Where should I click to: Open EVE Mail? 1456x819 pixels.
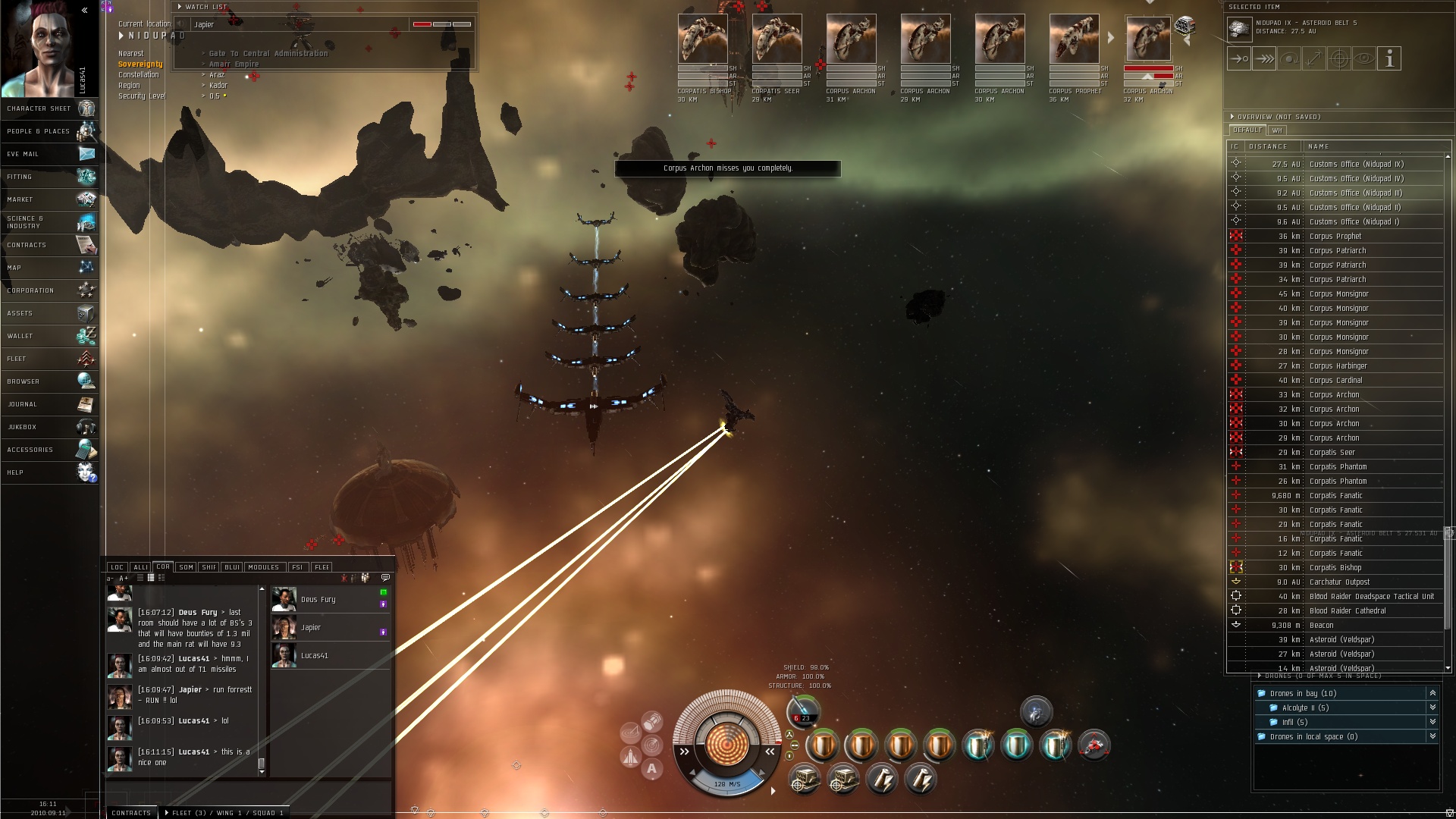tap(49, 154)
